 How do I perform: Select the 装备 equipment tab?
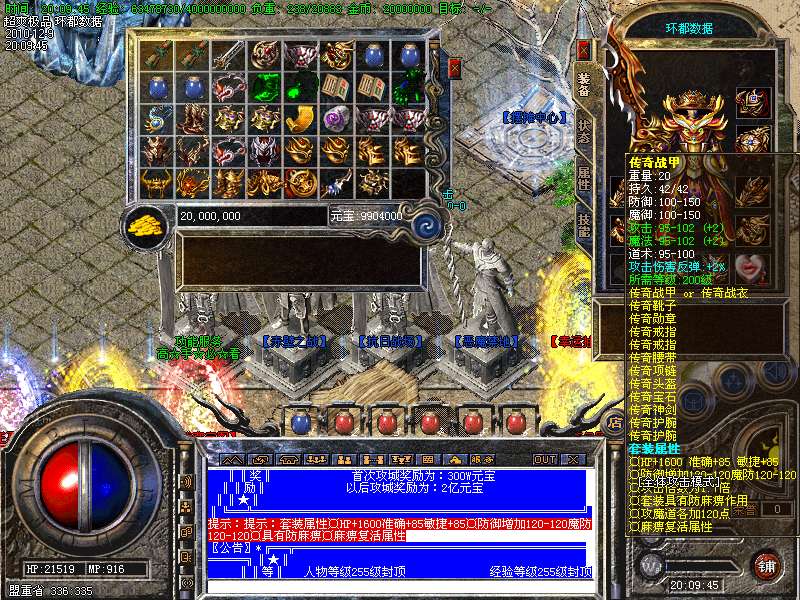[584, 85]
